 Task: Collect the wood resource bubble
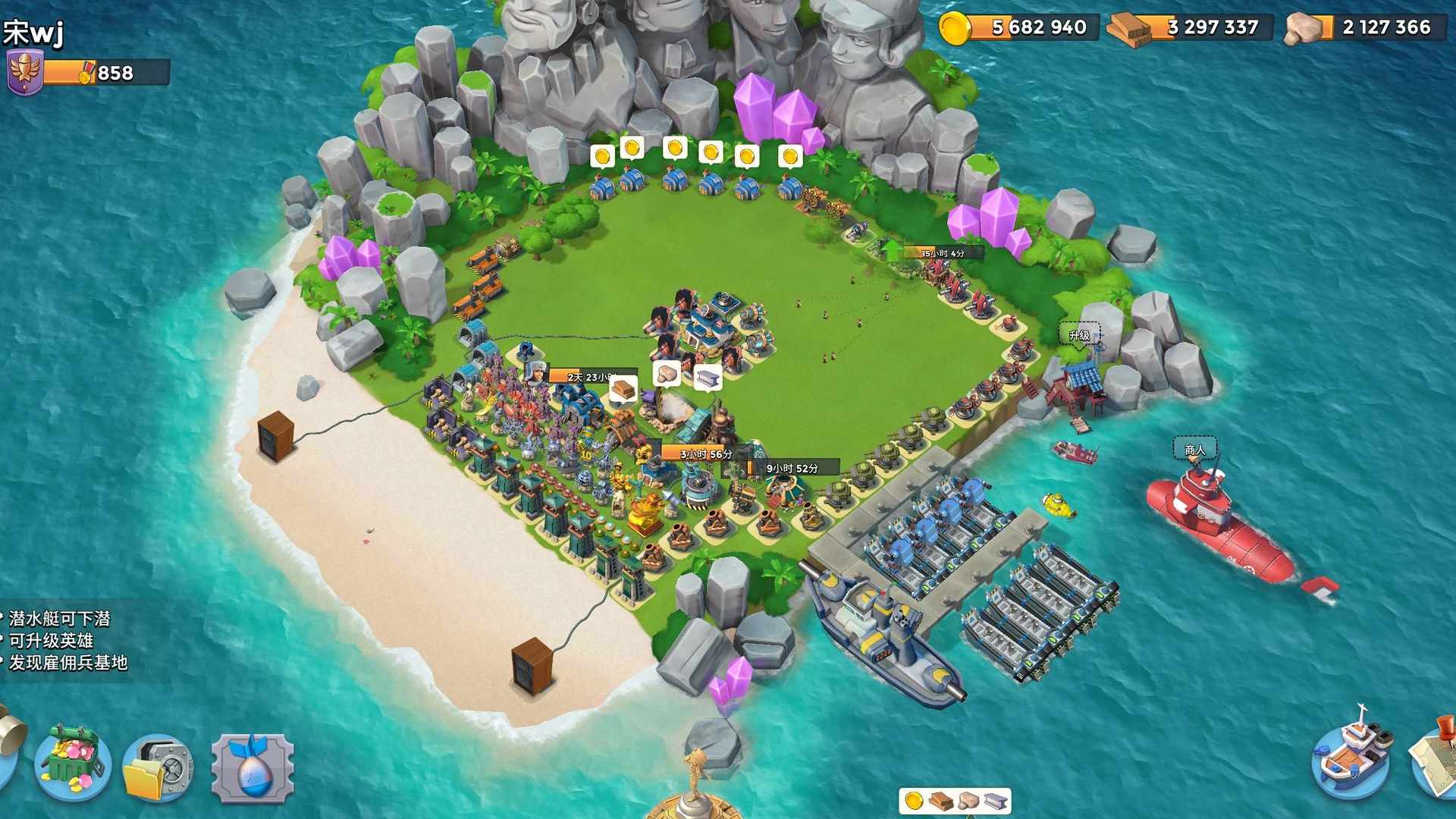click(x=623, y=389)
